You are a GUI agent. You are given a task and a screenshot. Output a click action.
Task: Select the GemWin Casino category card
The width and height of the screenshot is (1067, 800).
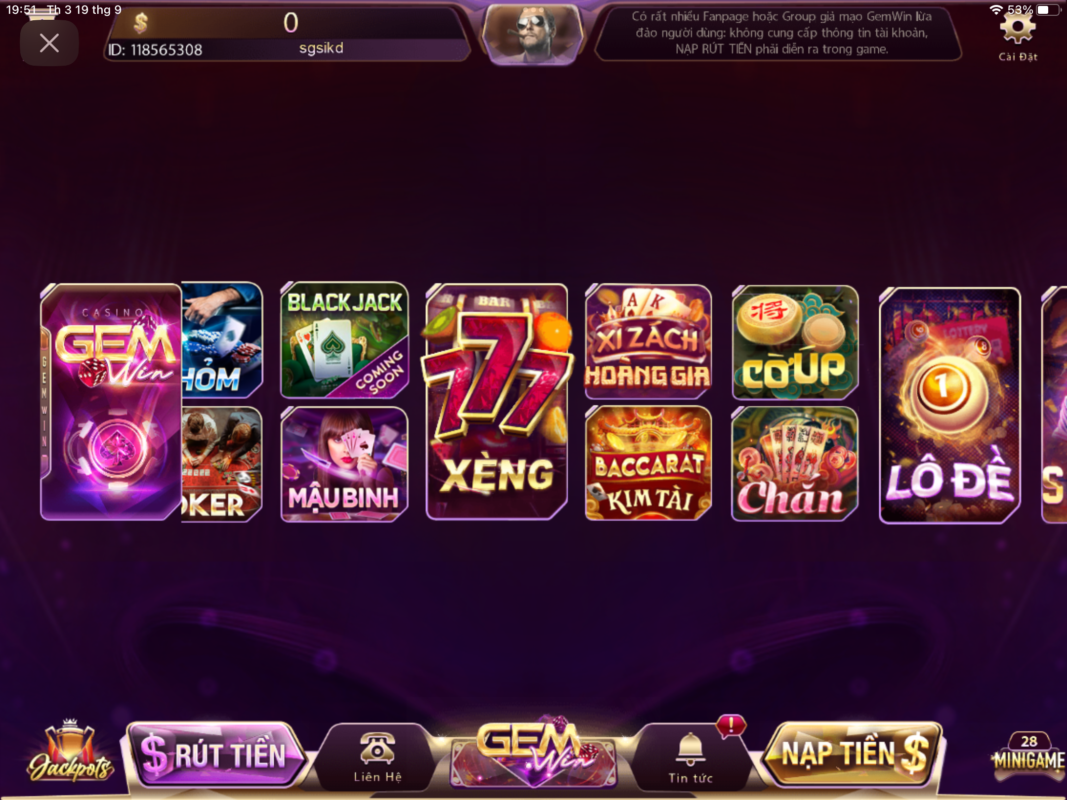tap(111, 402)
